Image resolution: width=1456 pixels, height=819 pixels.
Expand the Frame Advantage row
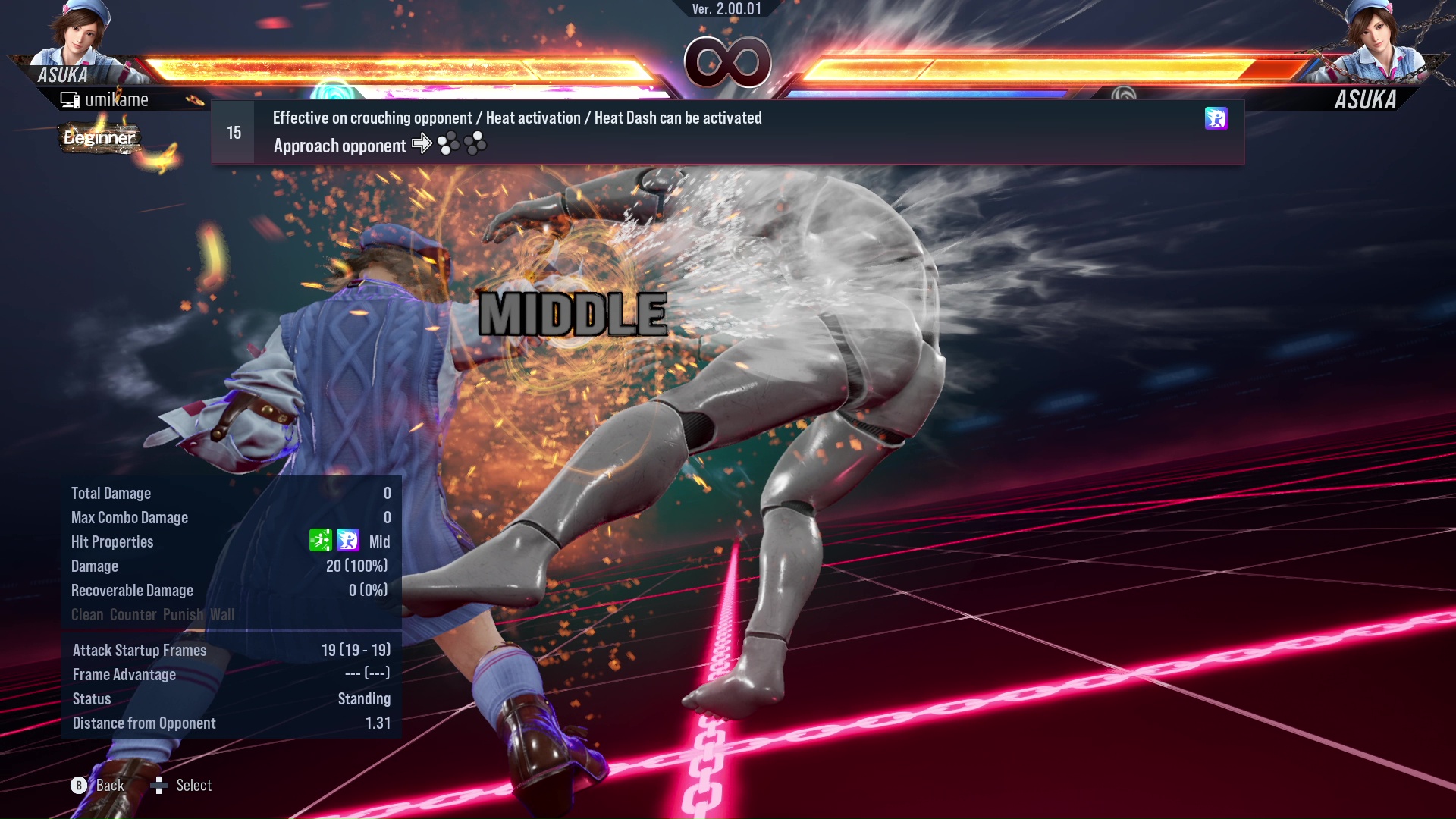(124, 674)
